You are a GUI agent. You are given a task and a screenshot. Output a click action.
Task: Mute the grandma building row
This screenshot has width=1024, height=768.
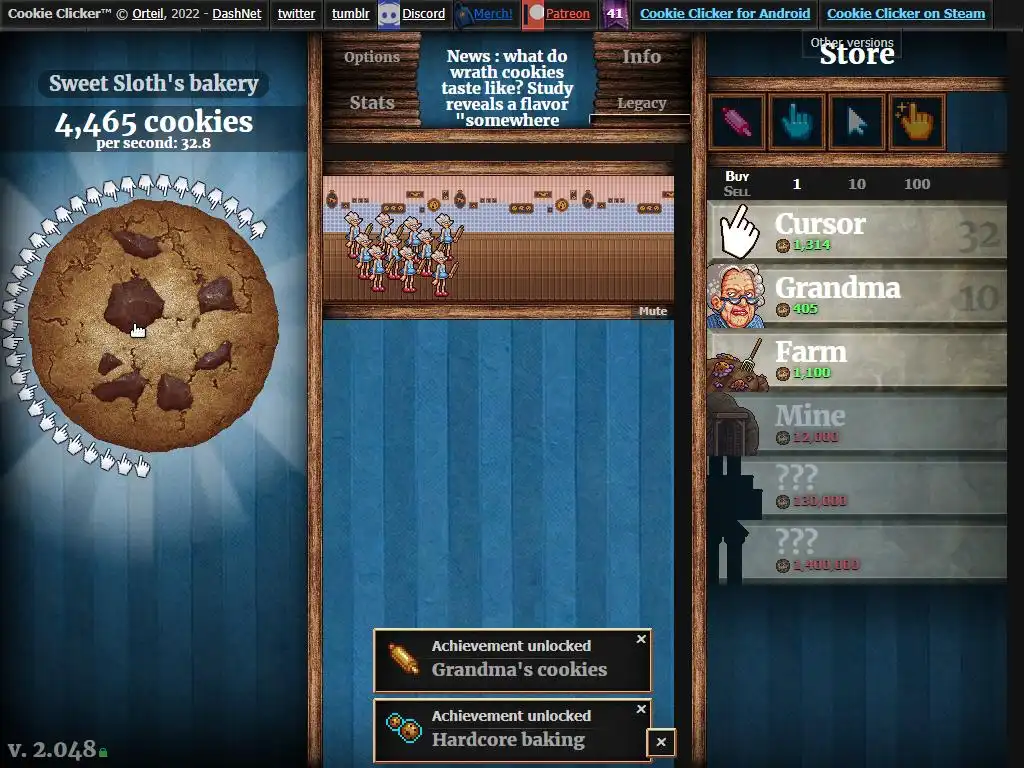coord(653,311)
